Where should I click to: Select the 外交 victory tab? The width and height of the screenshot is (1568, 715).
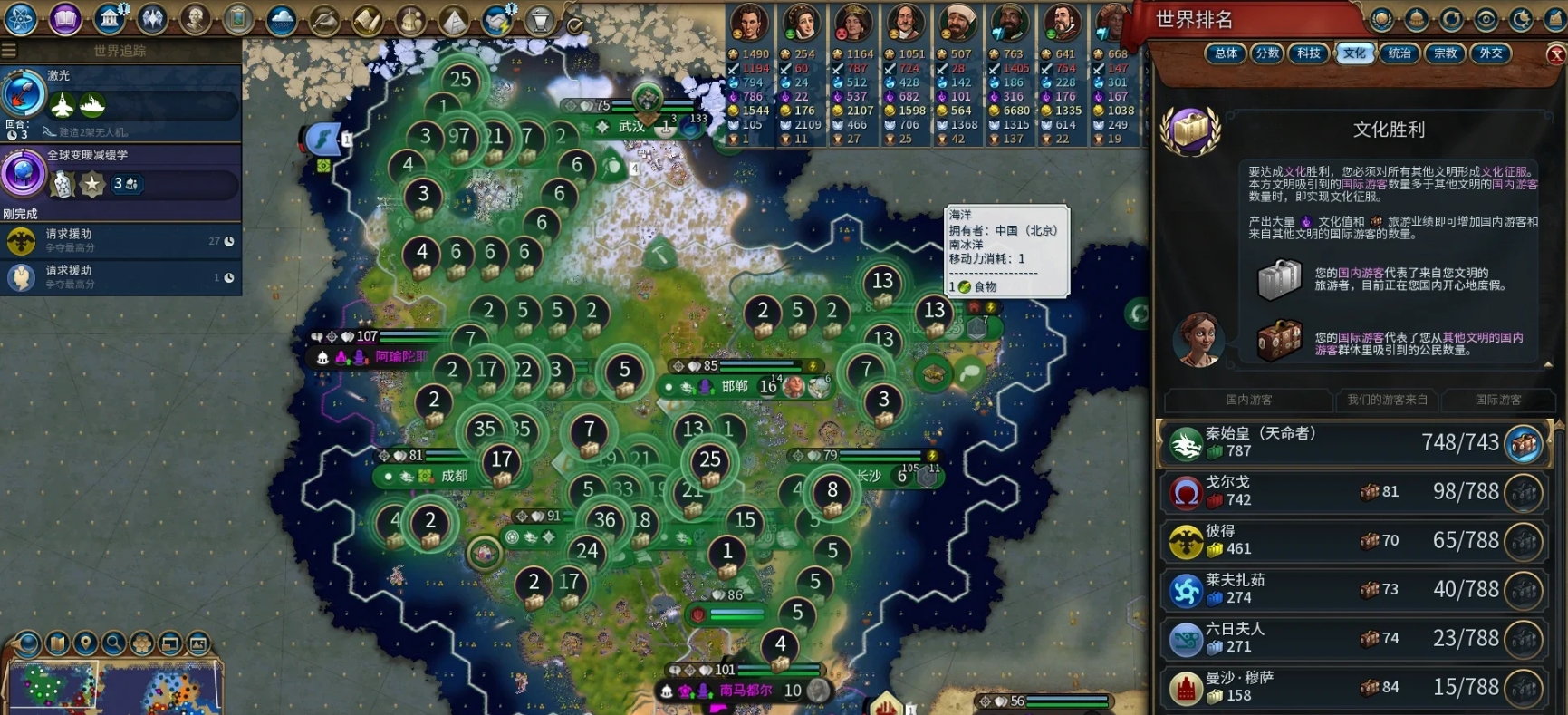pyautogui.click(x=1491, y=53)
